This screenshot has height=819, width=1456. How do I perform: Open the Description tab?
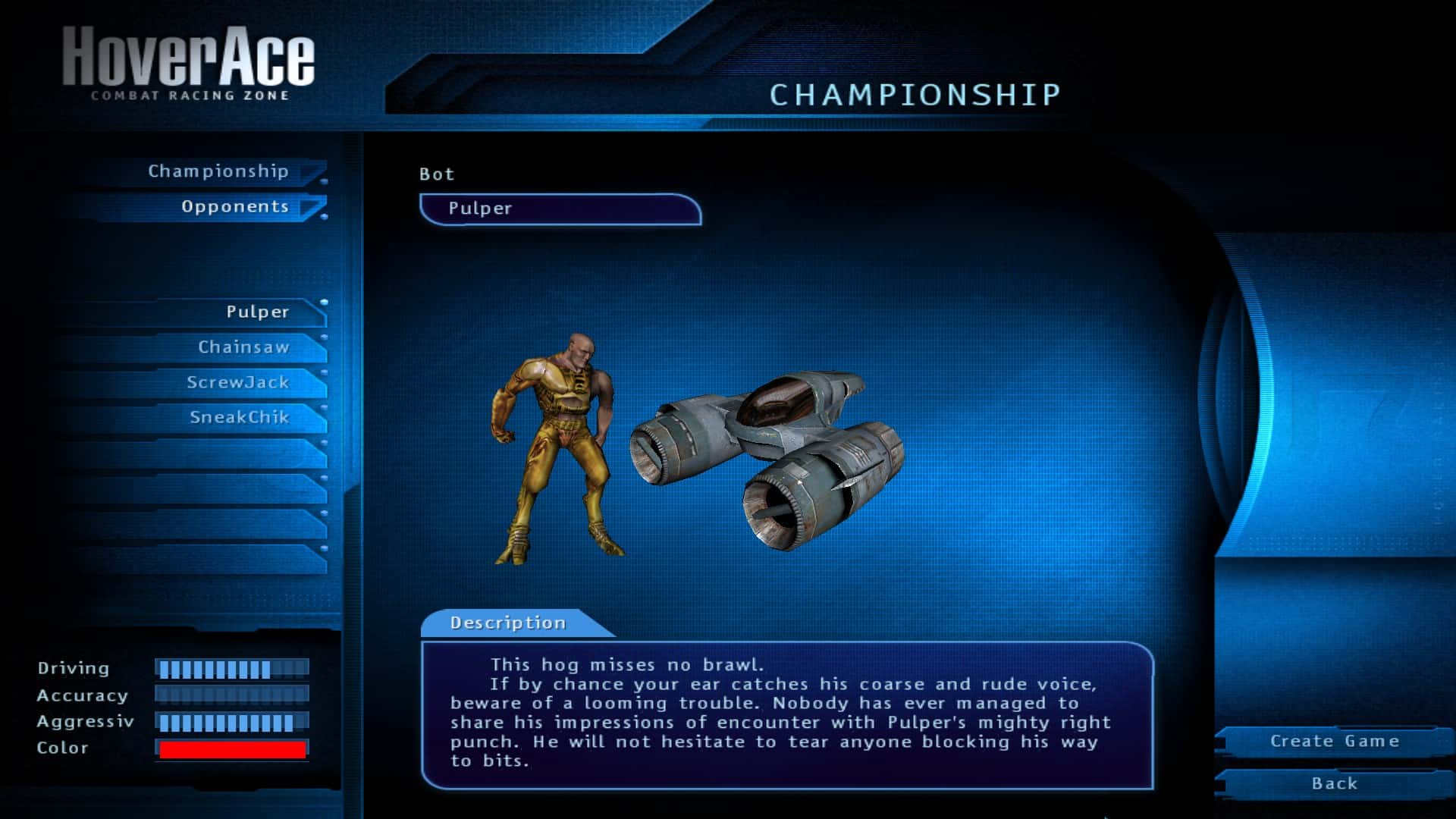(508, 623)
